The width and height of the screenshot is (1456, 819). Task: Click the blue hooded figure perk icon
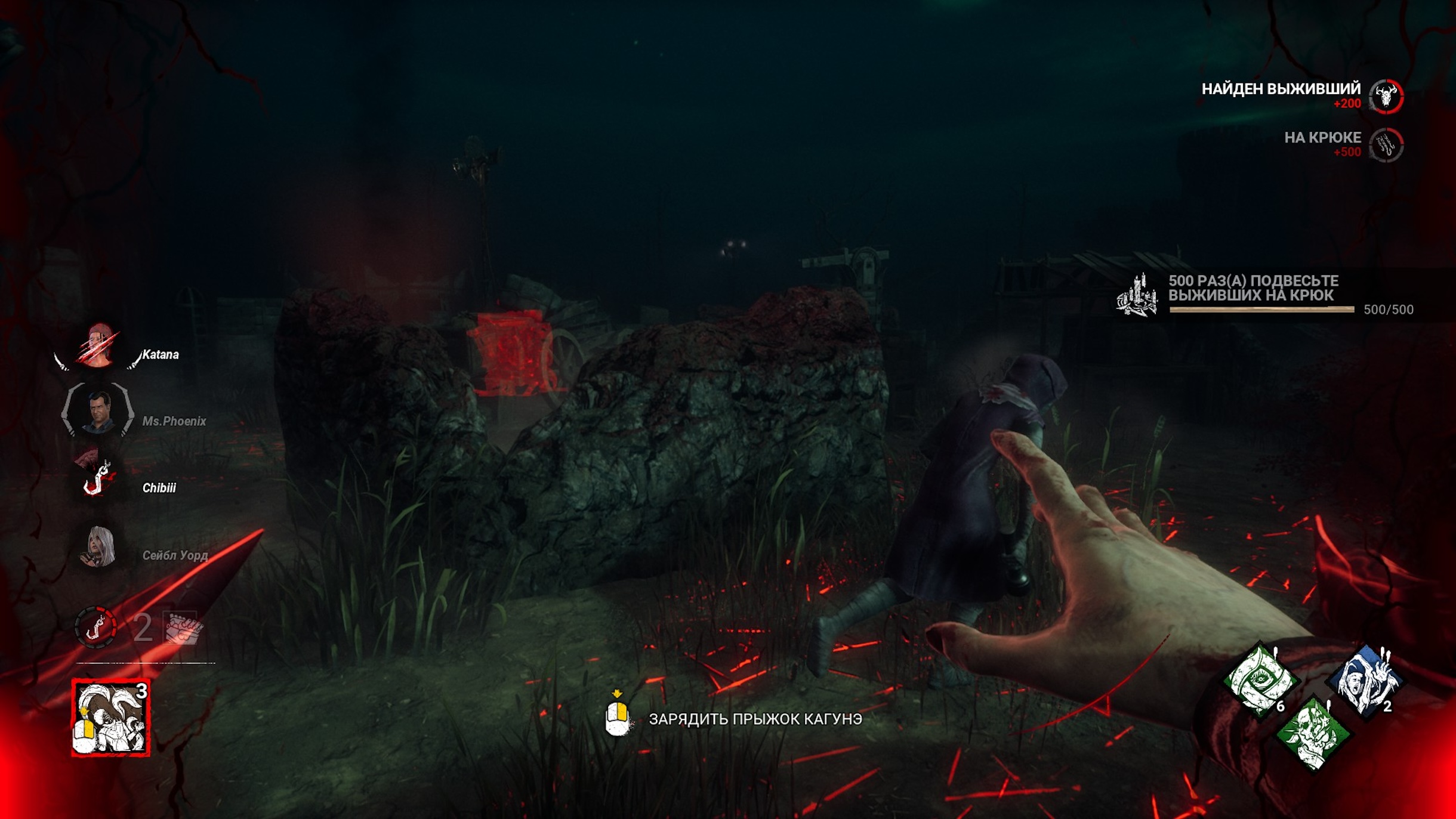click(1365, 680)
